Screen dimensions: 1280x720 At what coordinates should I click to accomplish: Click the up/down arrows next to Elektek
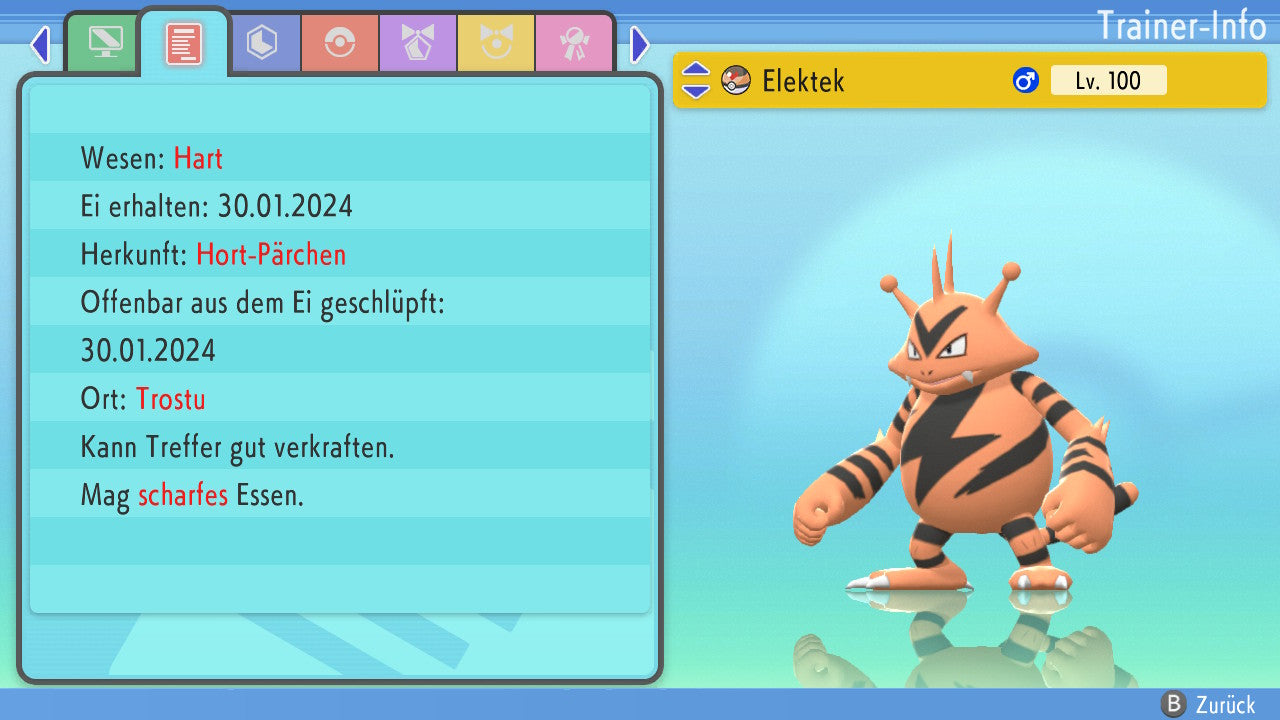click(x=696, y=80)
